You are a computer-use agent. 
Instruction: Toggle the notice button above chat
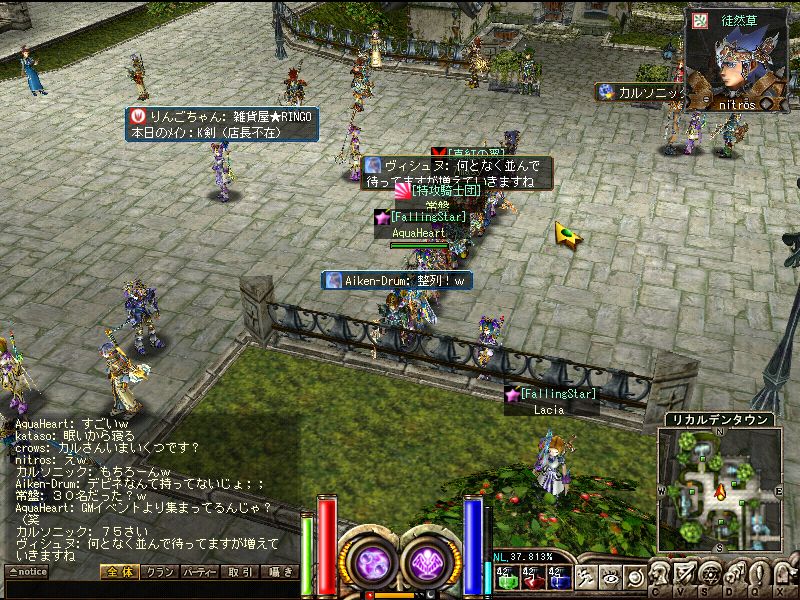[x=27, y=572]
